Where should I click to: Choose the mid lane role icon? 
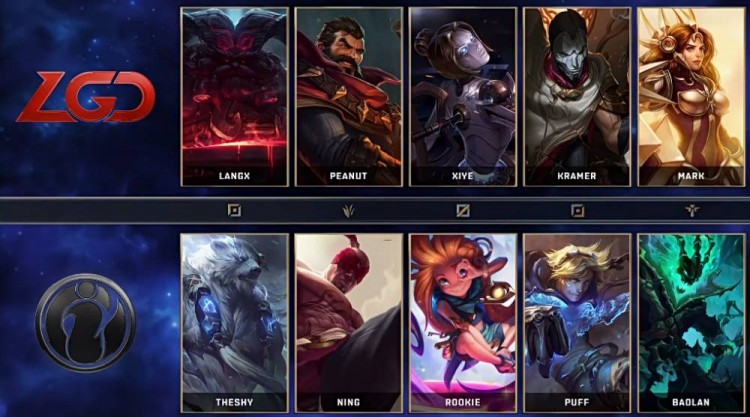pyautogui.click(x=463, y=210)
